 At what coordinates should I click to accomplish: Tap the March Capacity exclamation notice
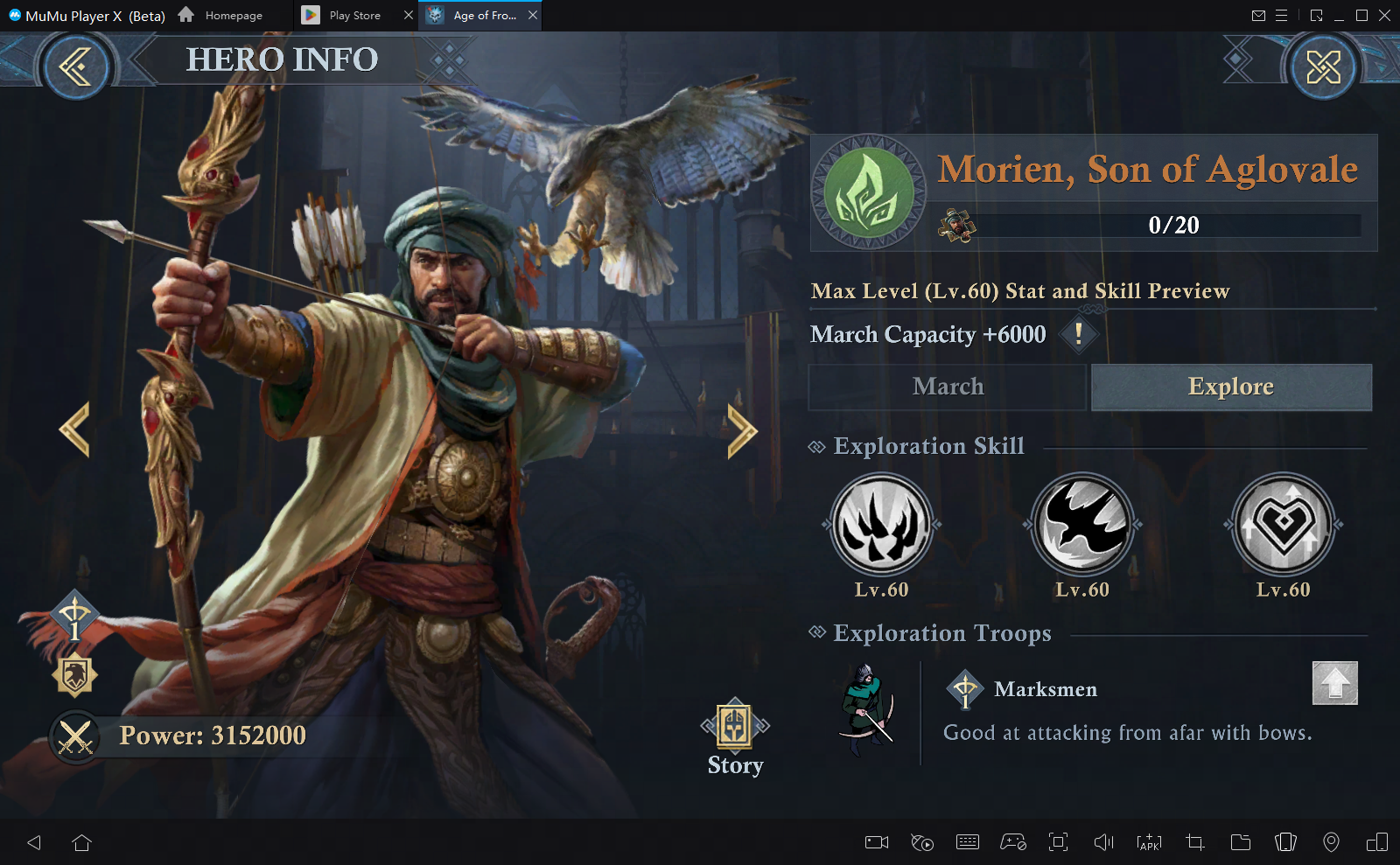1079,334
